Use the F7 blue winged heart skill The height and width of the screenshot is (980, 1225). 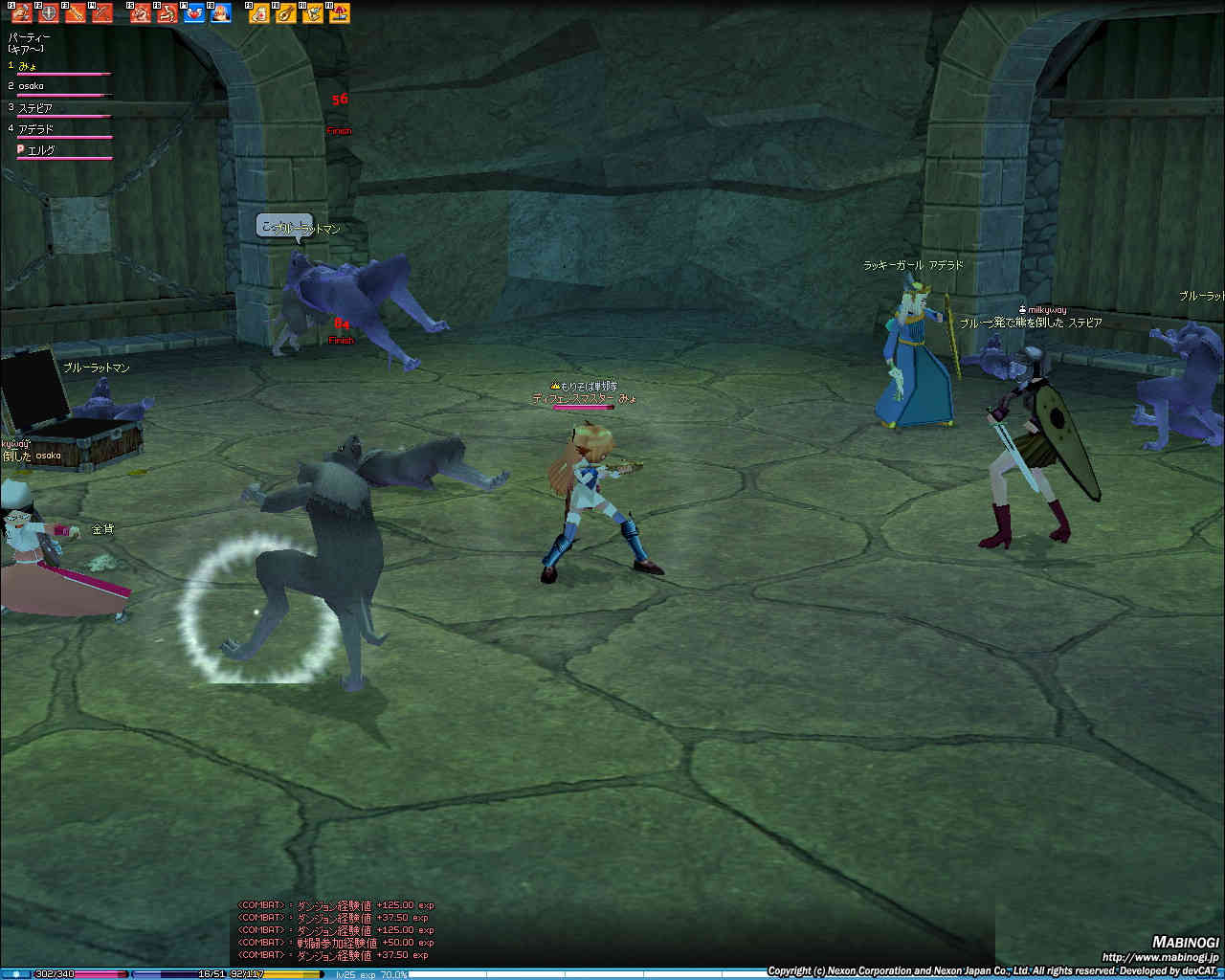pos(194,13)
